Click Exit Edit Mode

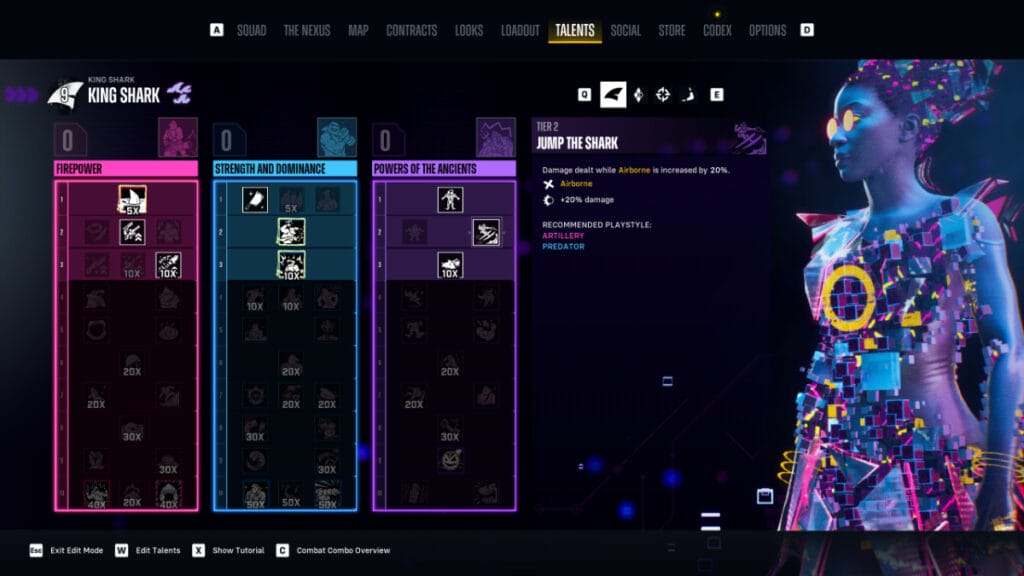[x=77, y=550]
